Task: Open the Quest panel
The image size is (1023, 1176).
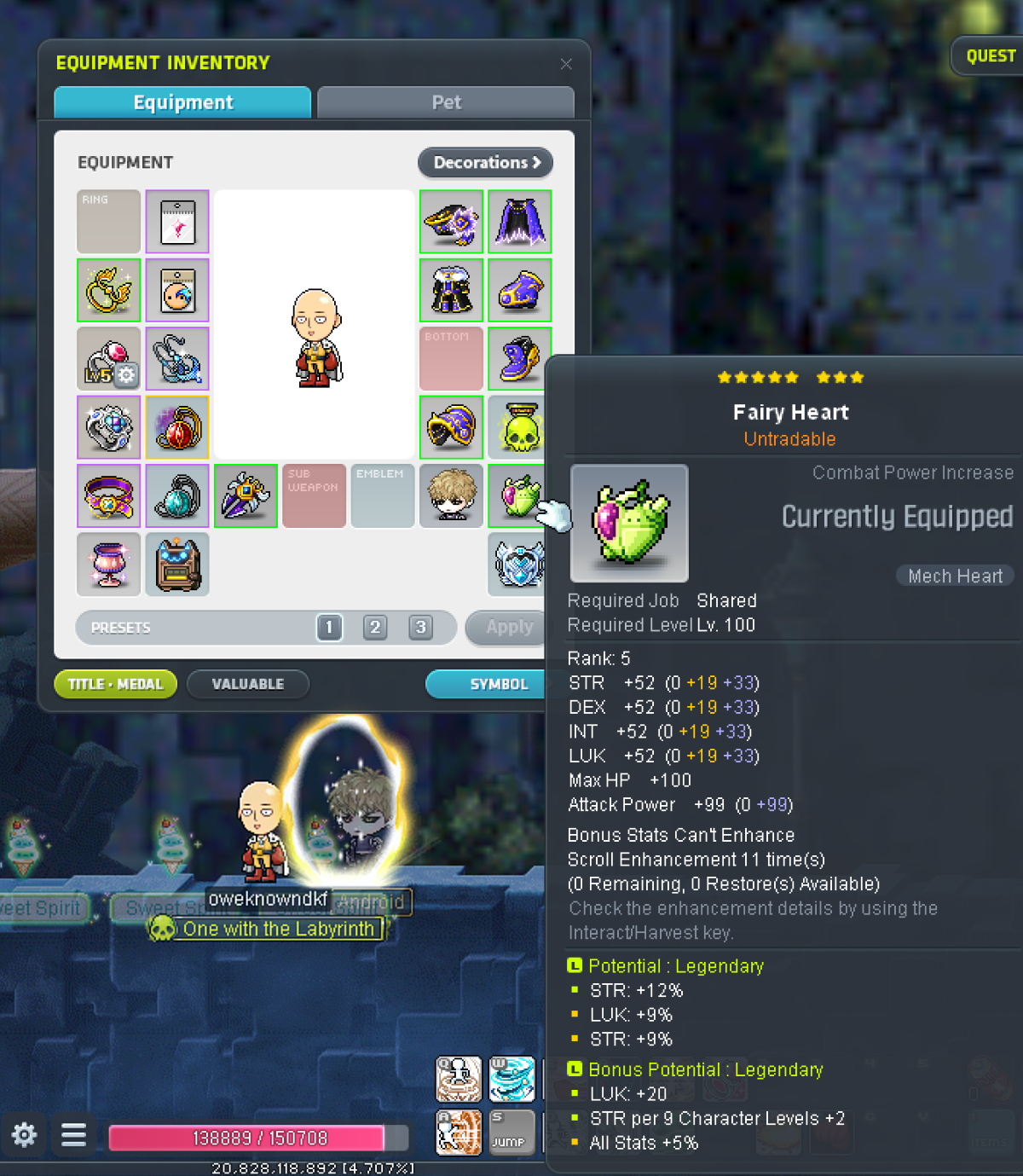Action: tap(990, 56)
